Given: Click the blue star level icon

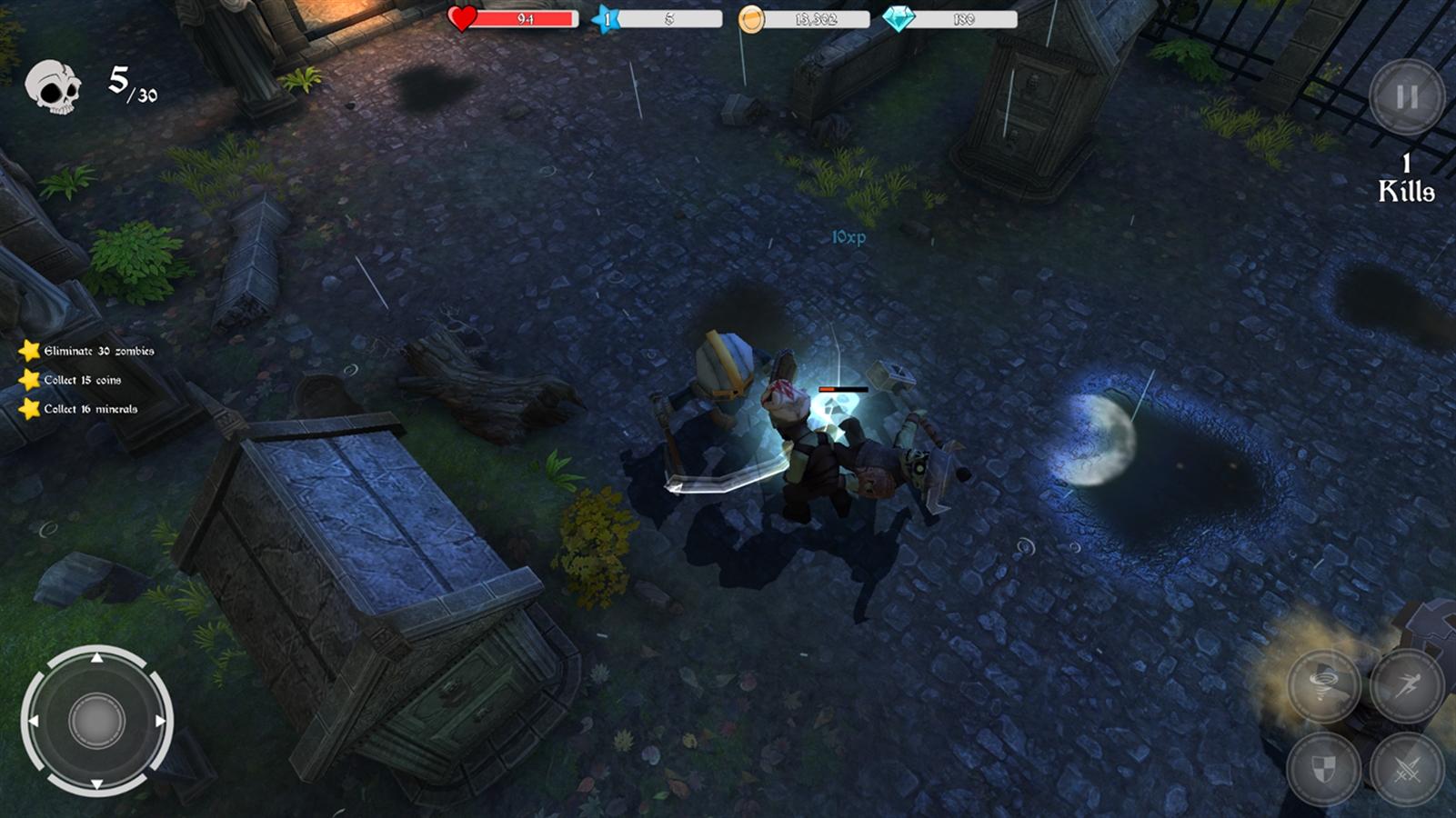Looking at the screenshot, I should [x=606, y=16].
